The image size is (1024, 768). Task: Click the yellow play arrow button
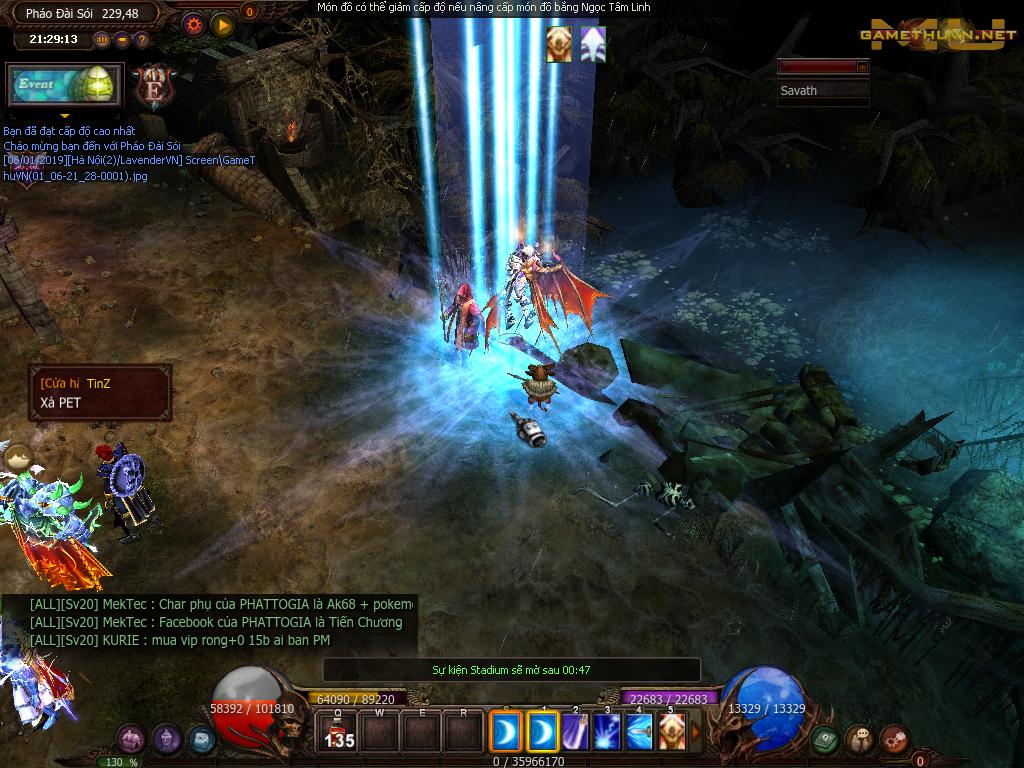pos(222,24)
